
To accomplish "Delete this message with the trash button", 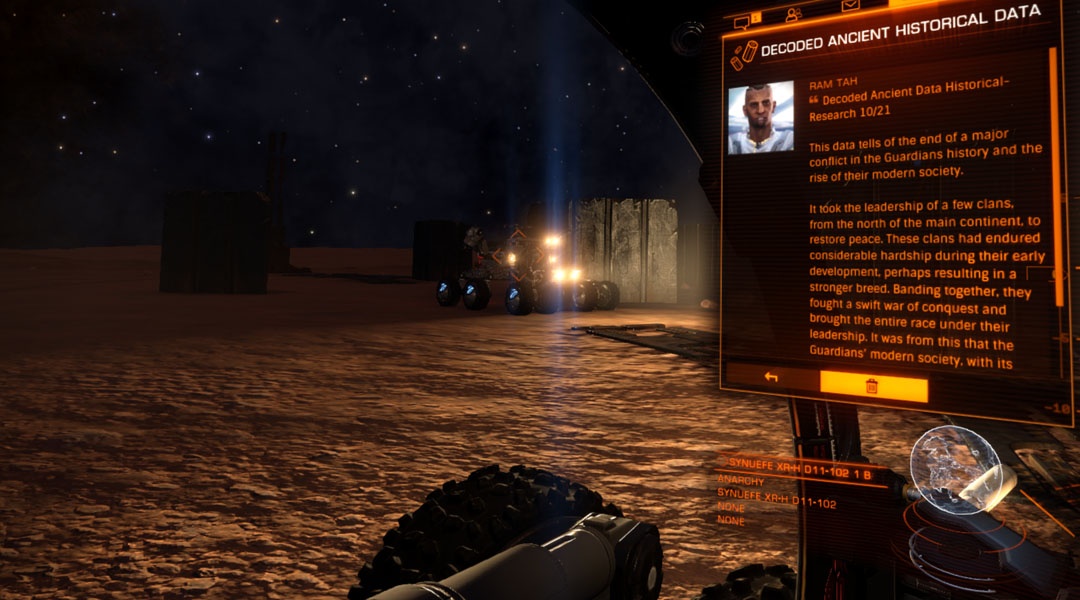I will pos(873,385).
